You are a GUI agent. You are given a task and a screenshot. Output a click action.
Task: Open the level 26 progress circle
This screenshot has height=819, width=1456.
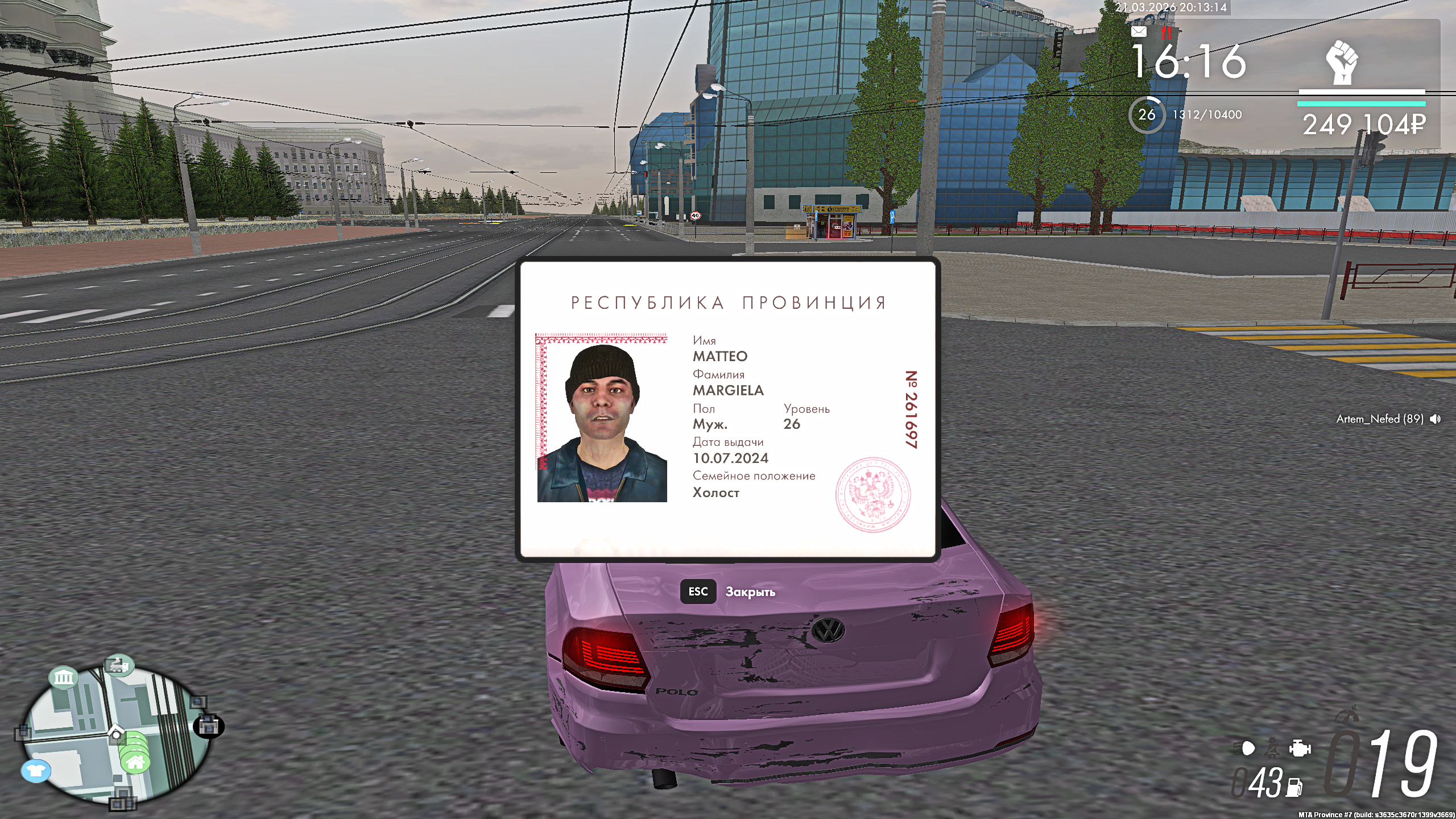coord(1147,115)
